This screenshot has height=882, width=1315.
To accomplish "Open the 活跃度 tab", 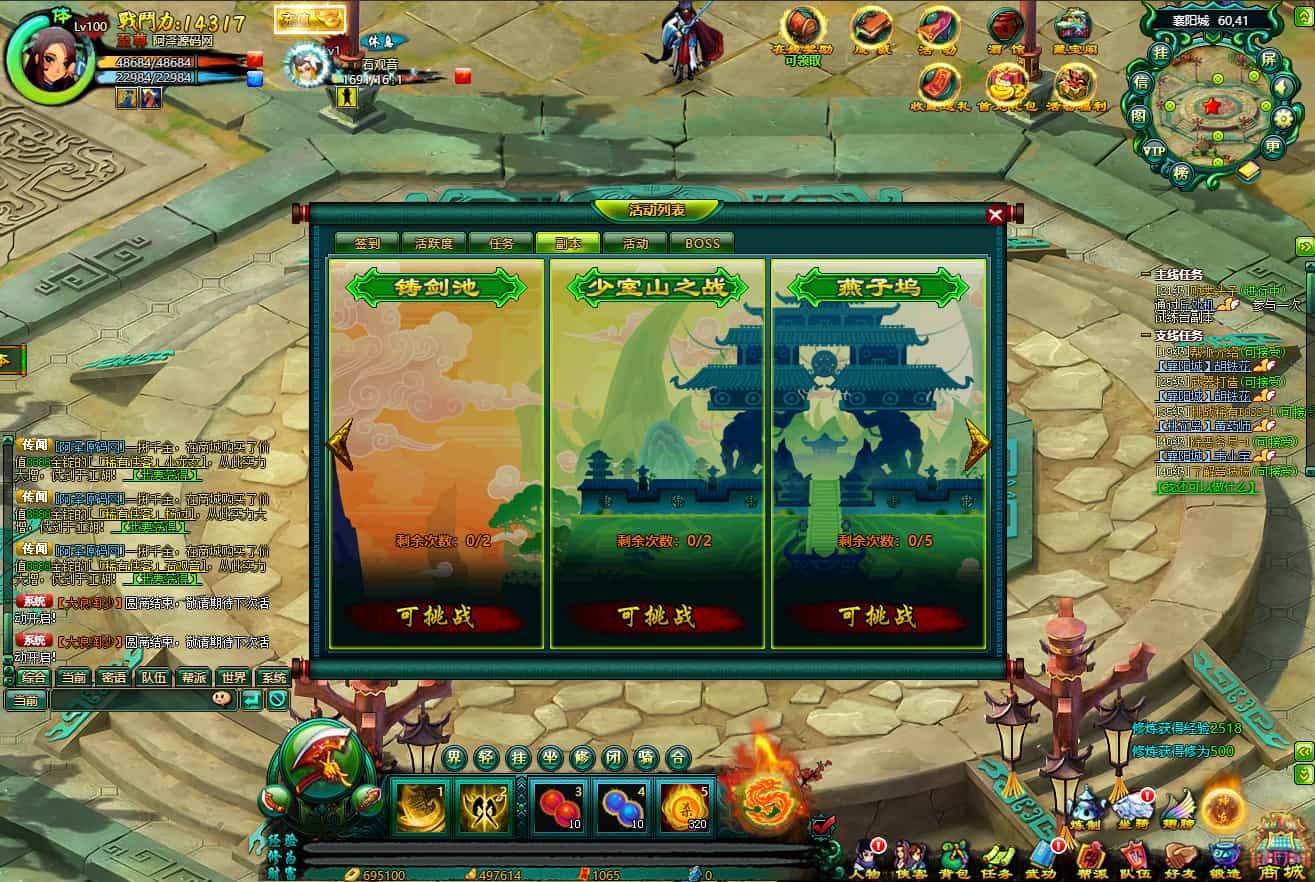I will pos(434,243).
